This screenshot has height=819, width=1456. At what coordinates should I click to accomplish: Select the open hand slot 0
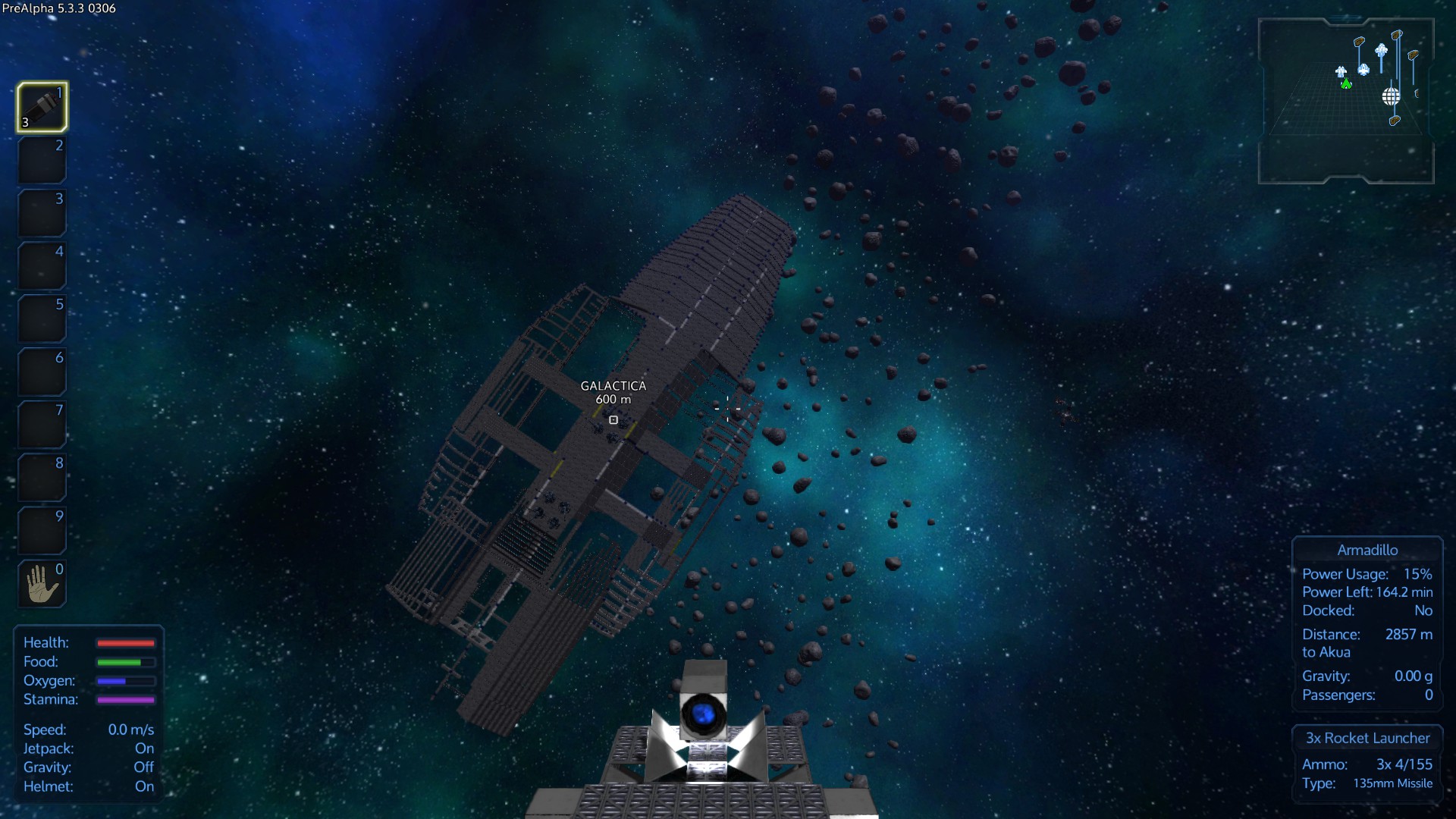click(x=42, y=583)
